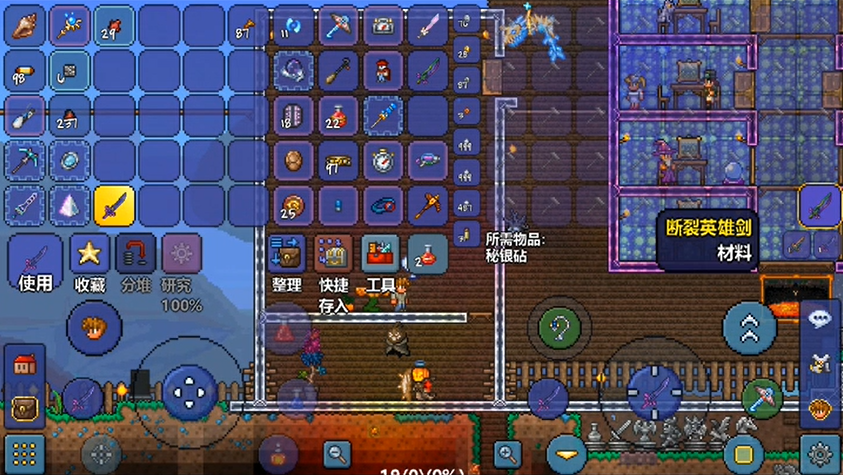The width and height of the screenshot is (843, 475).
Task: Open the settings gear button
Action: point(821,453)
